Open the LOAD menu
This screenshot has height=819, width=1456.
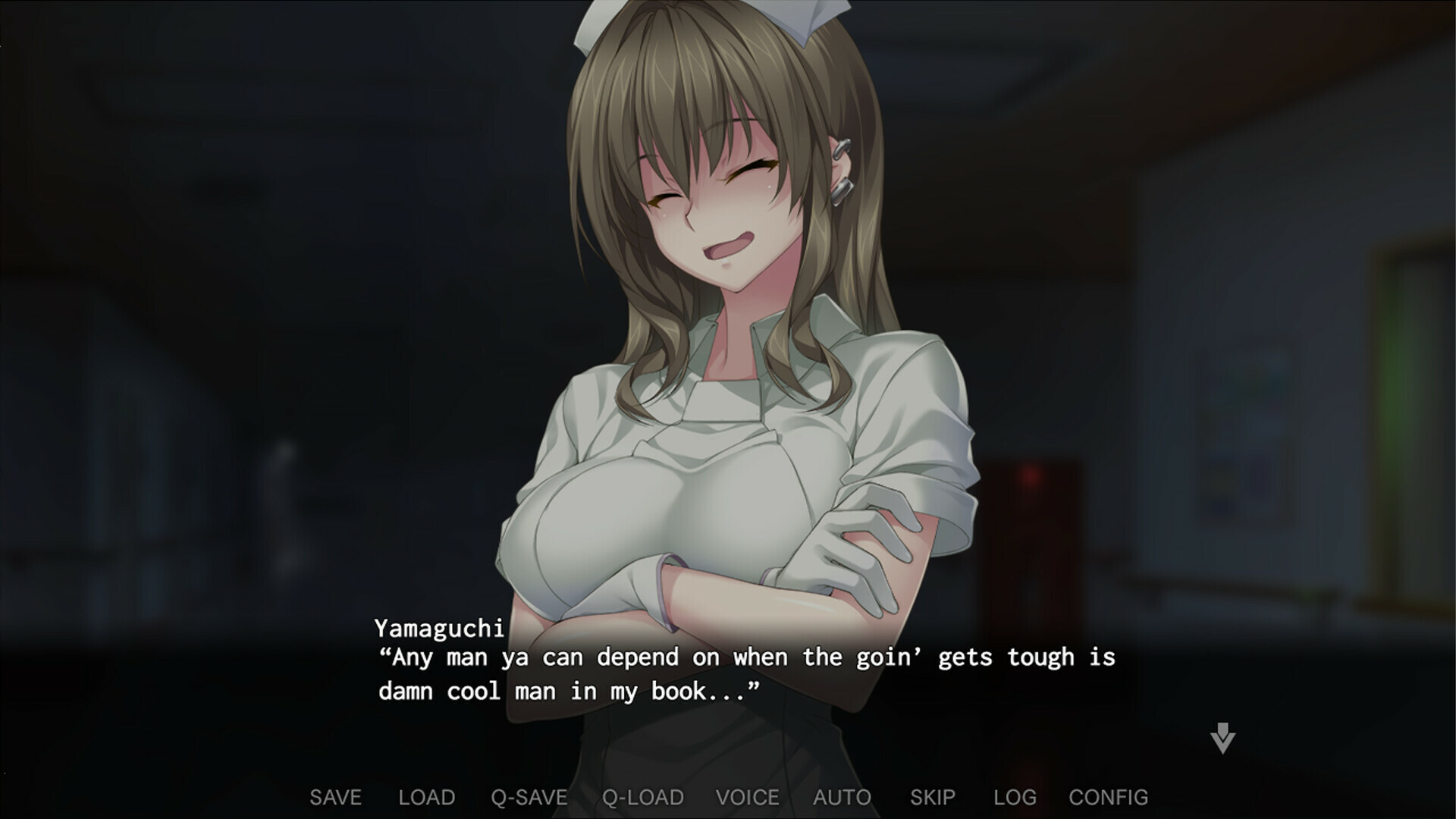(427, 797)
